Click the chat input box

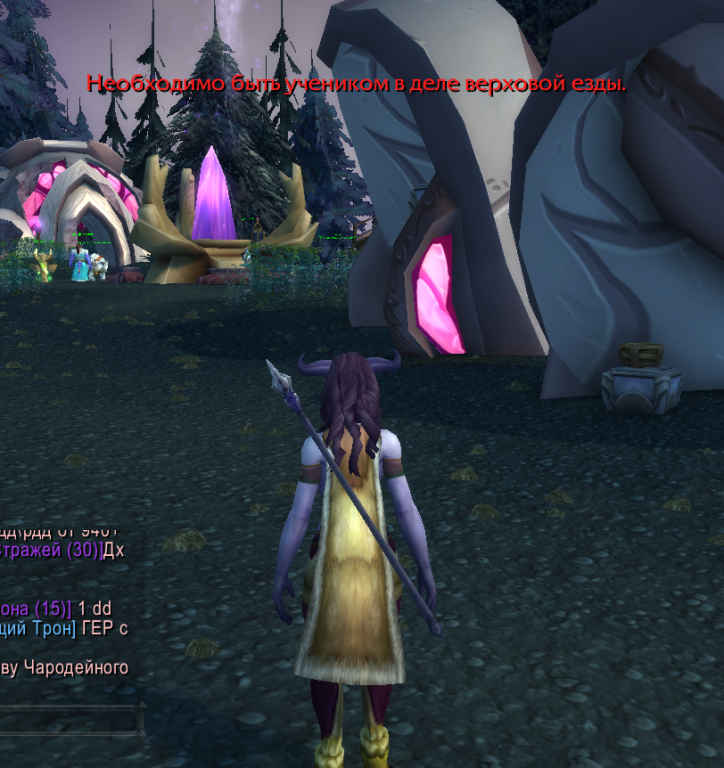(68, 720)
